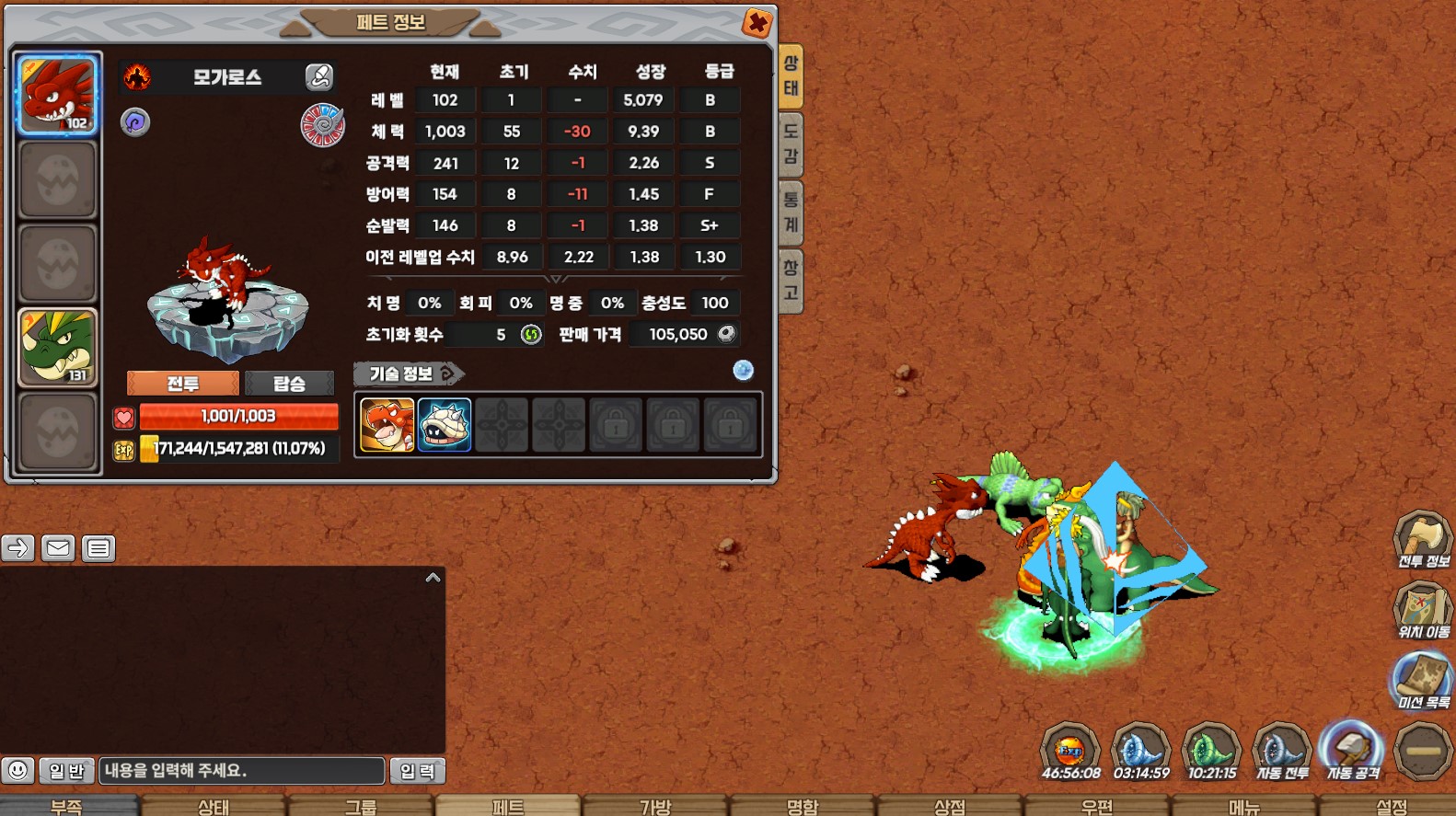This screenshot has height=816, width=1456.
Task: Select the red dragon pet level 102
Action: coord(57,95)
